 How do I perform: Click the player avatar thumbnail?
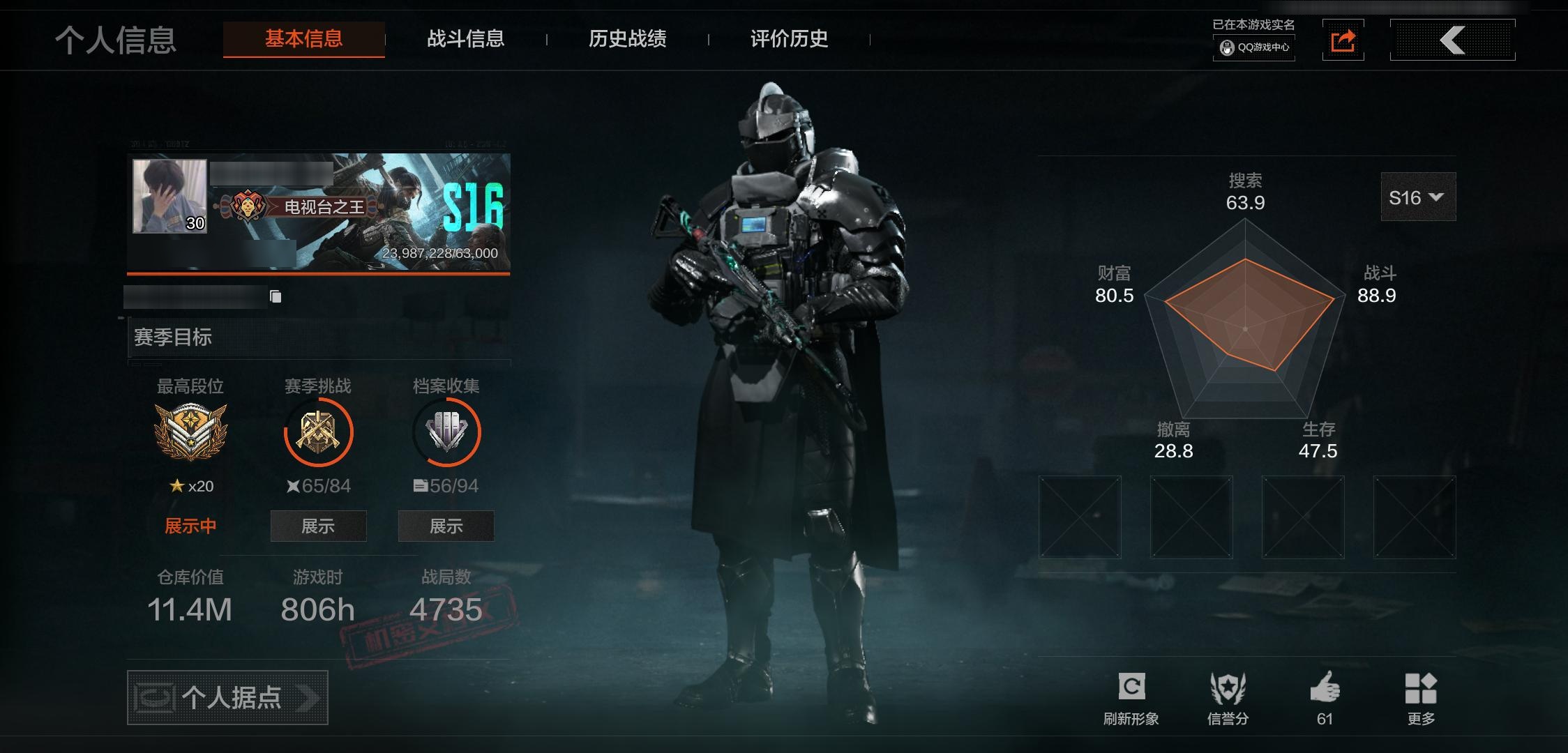click(x=170, y=196)
